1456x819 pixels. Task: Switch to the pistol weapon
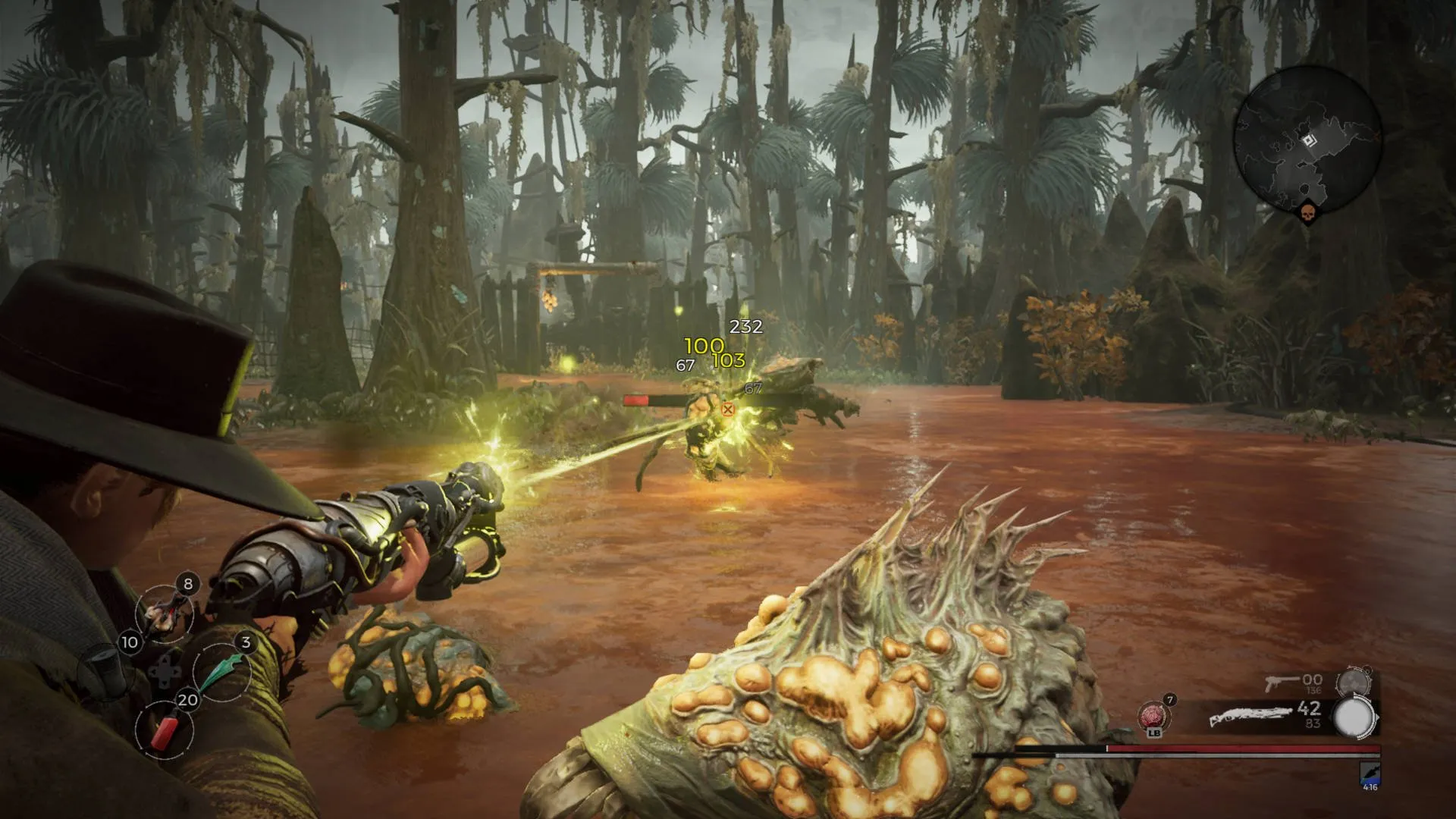point(1280,682)
